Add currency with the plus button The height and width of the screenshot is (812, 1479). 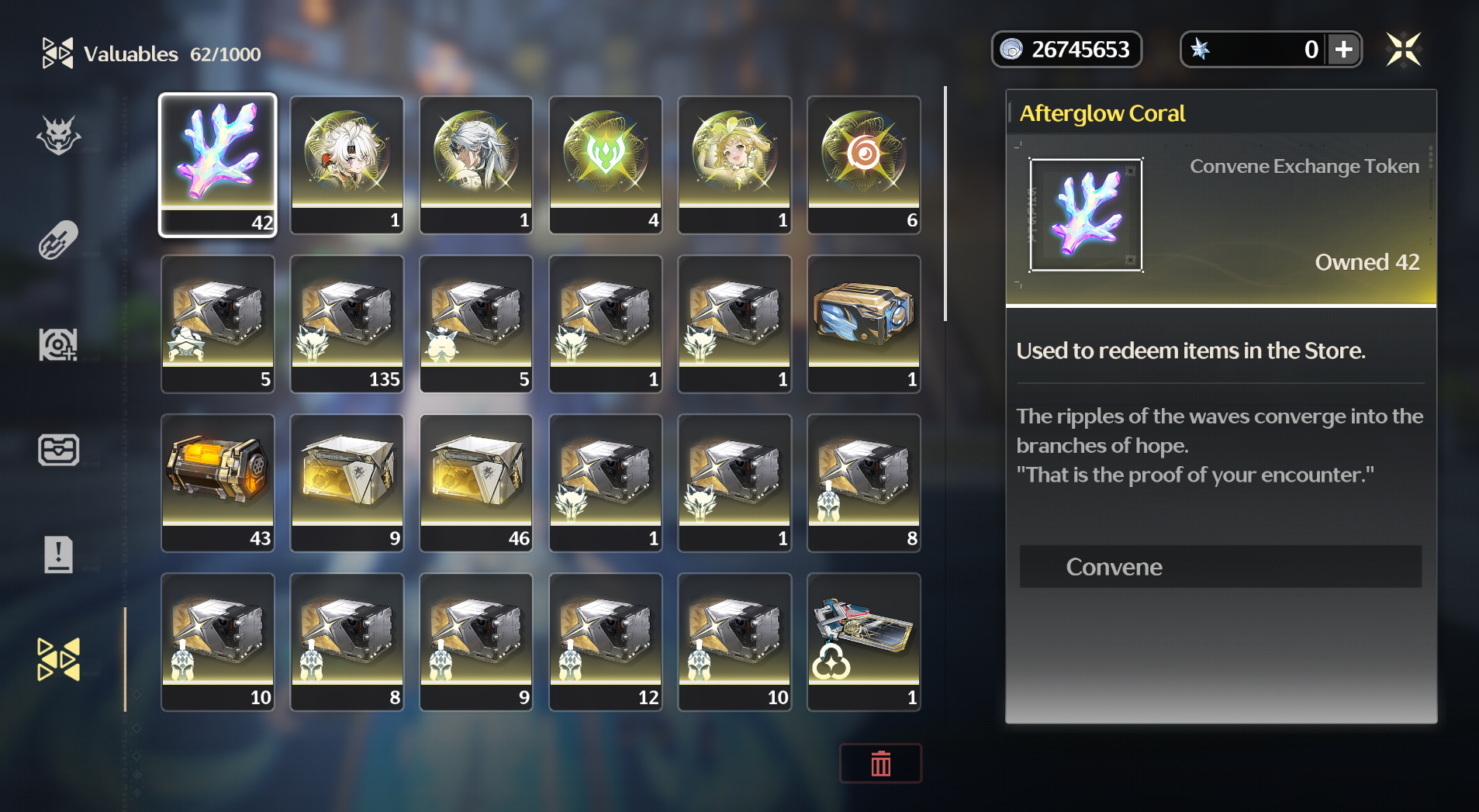1344,50
